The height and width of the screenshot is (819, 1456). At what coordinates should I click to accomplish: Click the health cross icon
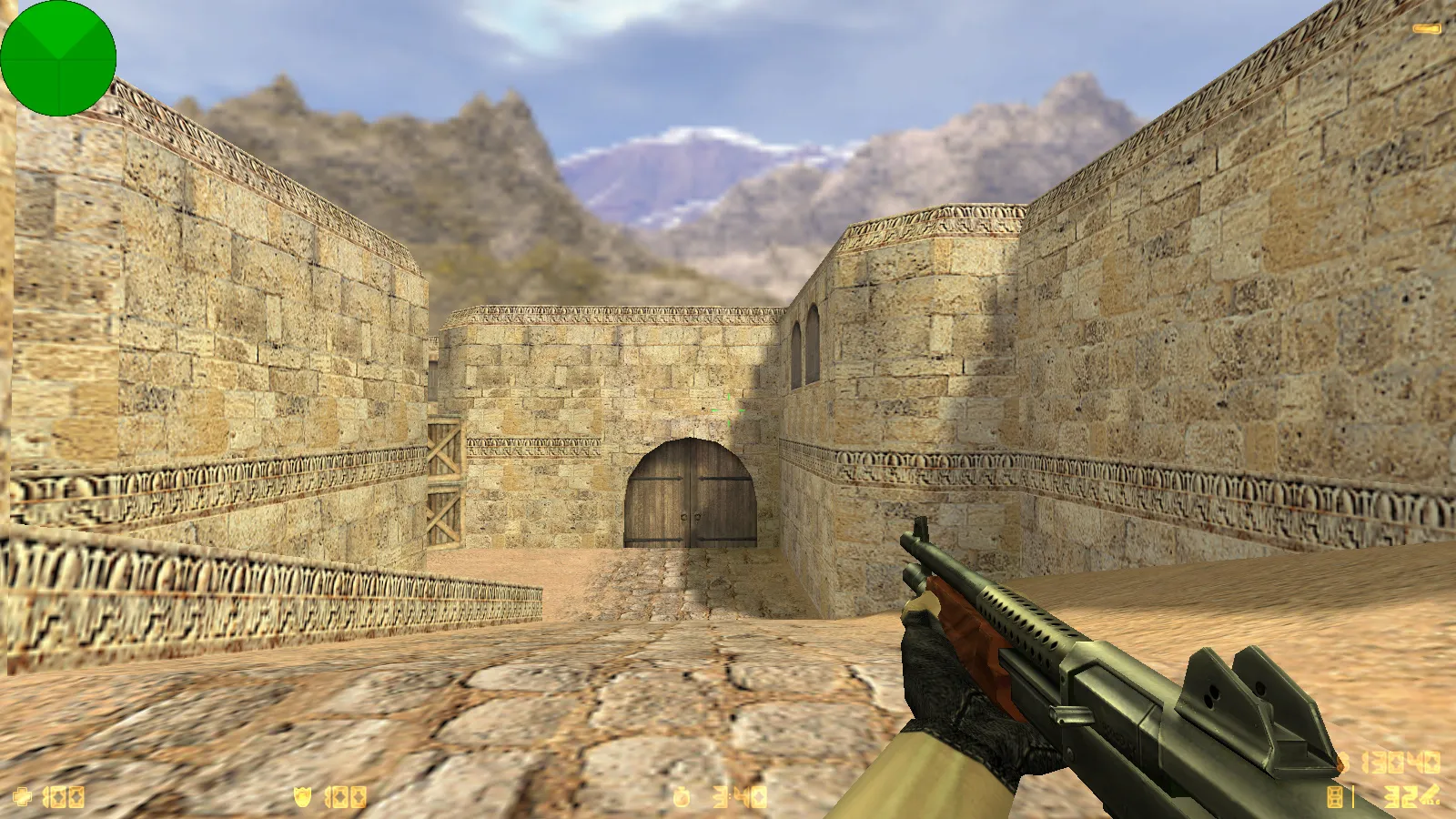click(23, 796)
